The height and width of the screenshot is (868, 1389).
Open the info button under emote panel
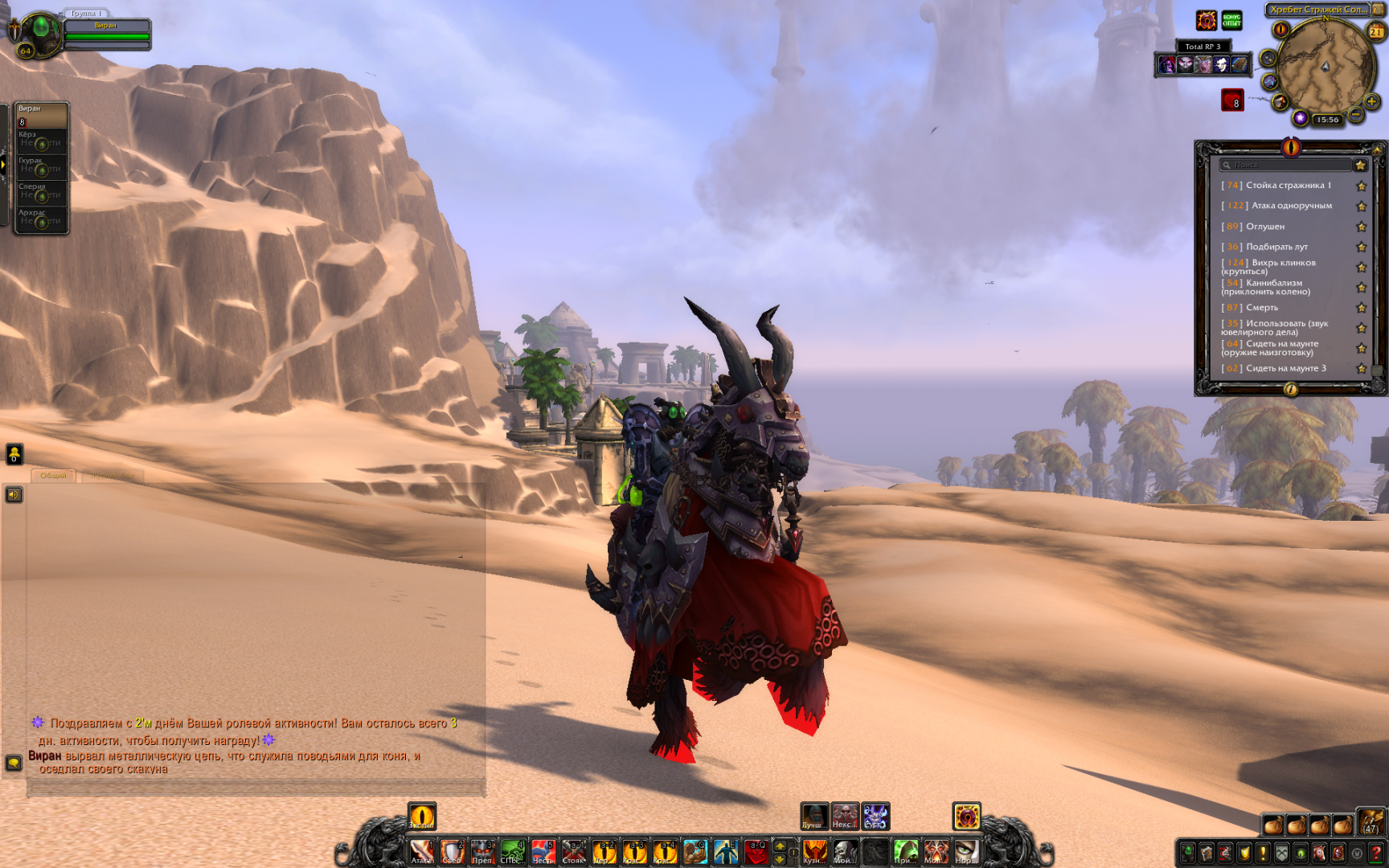coord(1291,390)
